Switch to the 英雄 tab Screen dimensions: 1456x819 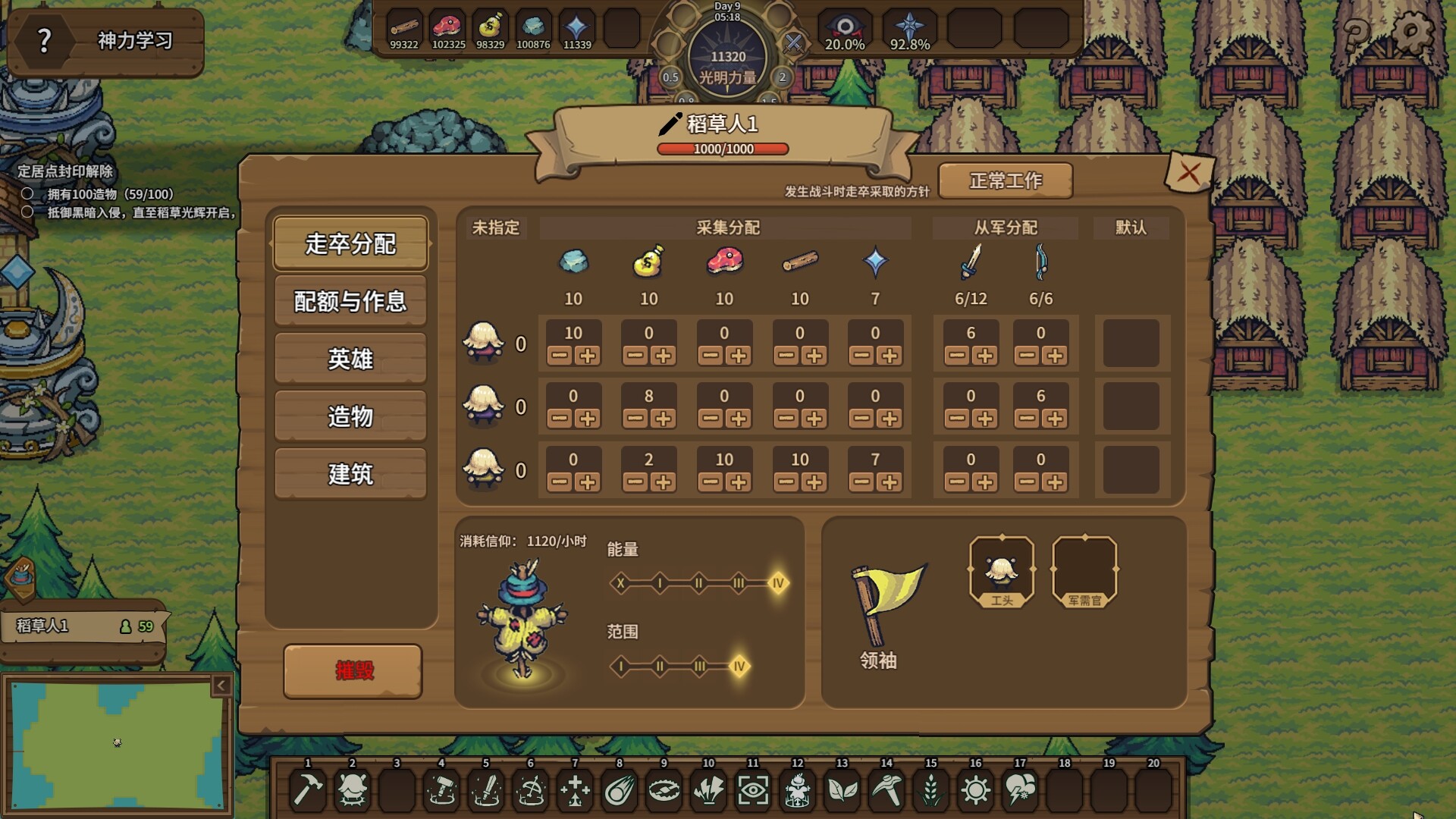pos(350,360)
